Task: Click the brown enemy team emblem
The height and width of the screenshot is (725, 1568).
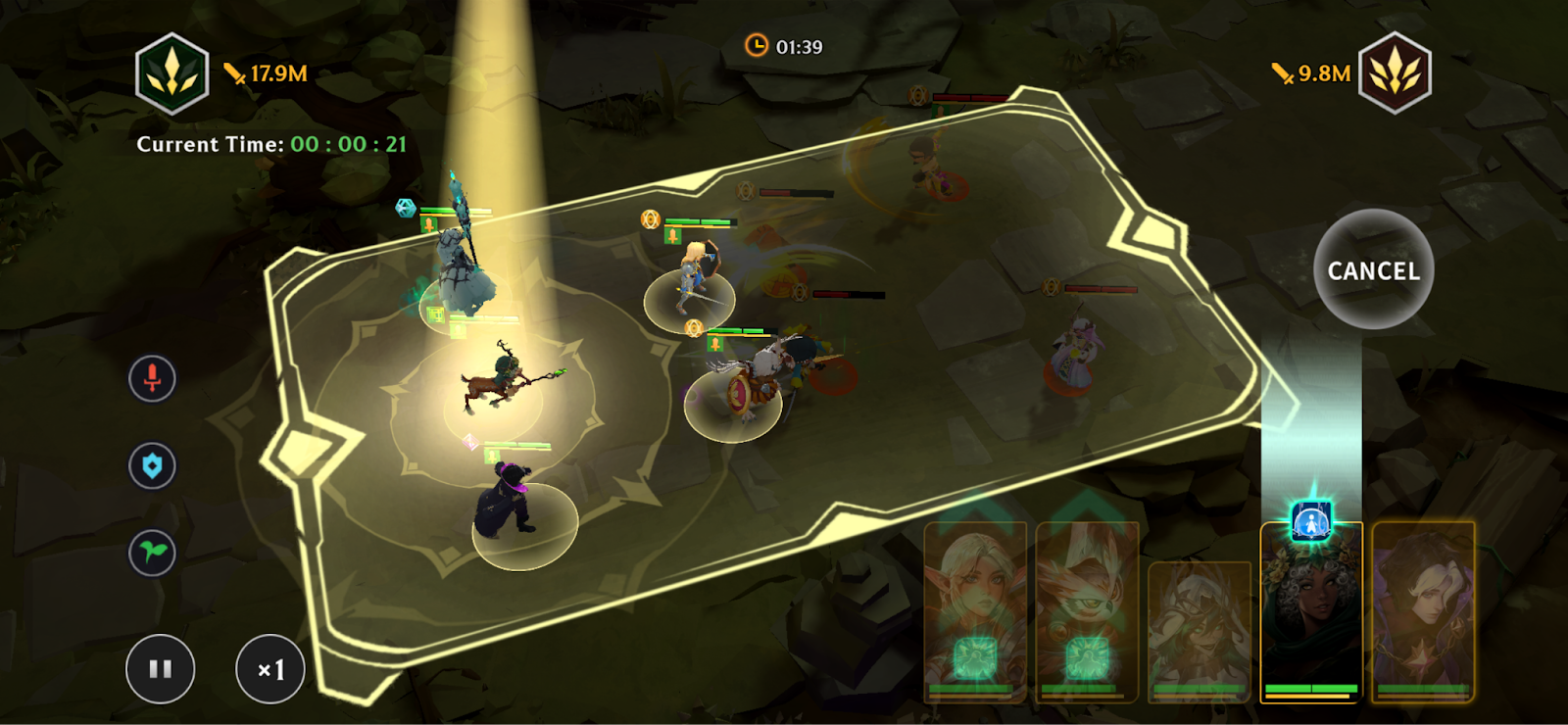Action: click(1395, 73)
